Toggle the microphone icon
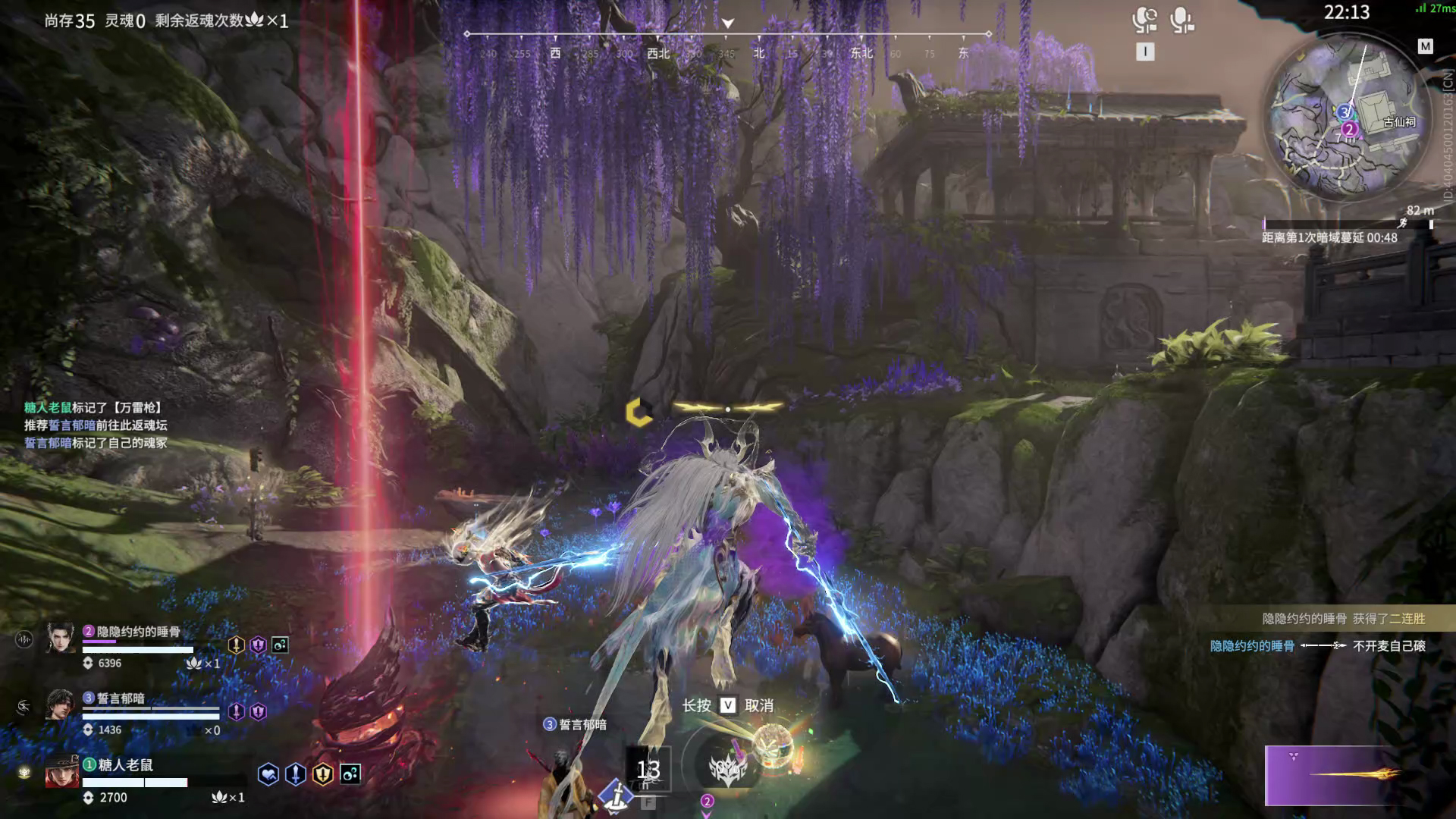Screen dimensions: 1456x819 tap(1181, 20)
